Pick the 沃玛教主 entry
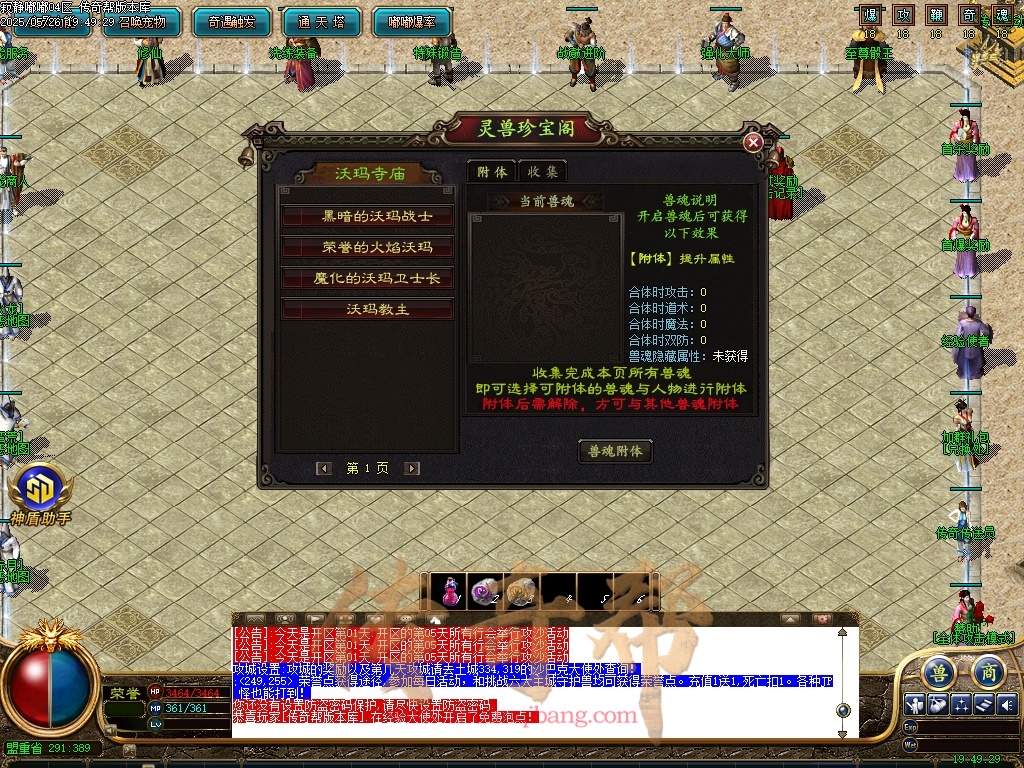The height and width of the screenshot is (768, 1024). tap(367, 309)
